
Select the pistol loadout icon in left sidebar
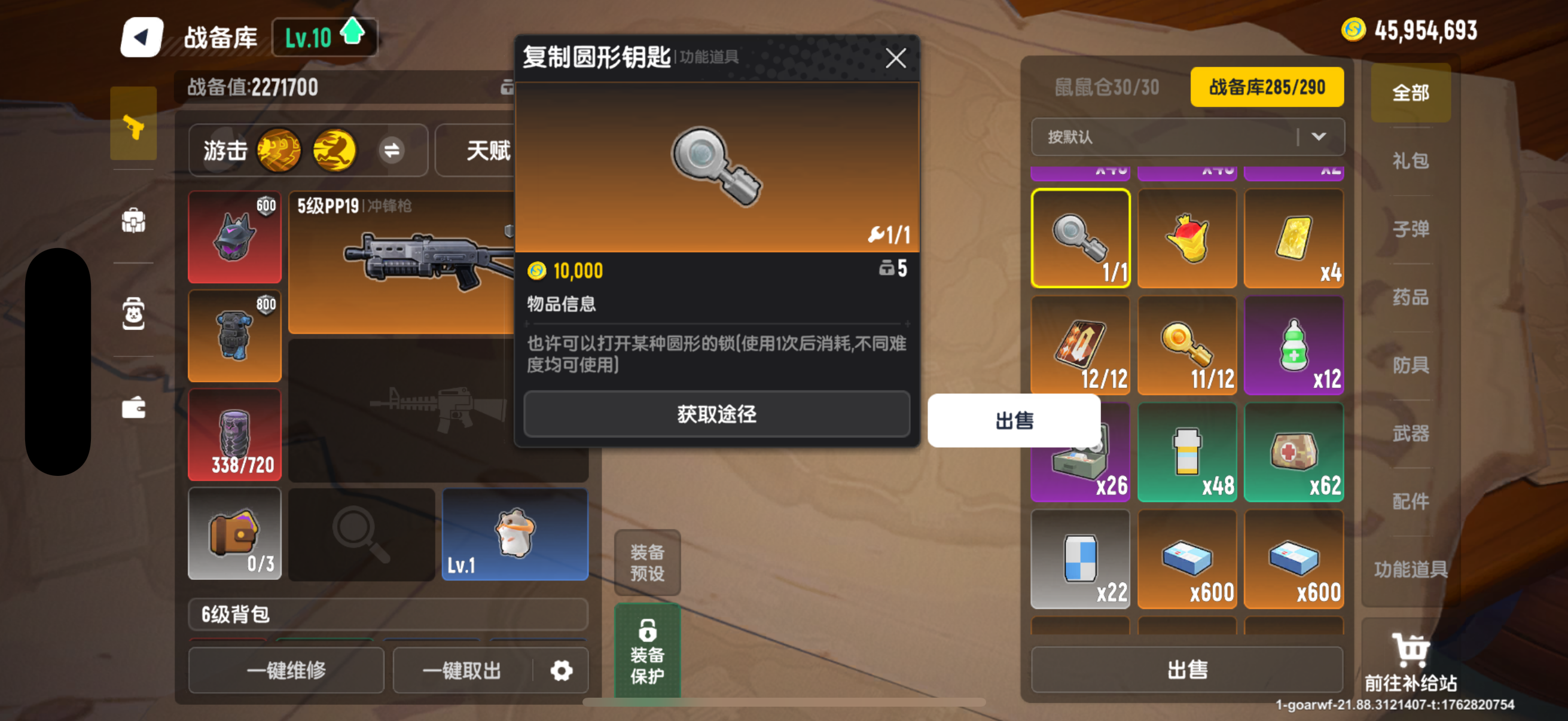tap(133, 124)
